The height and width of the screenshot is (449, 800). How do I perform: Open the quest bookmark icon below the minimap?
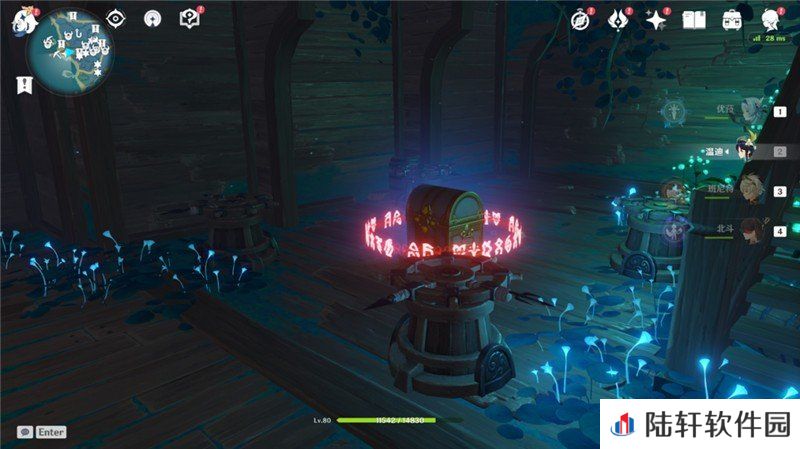(x=20, y=86)
